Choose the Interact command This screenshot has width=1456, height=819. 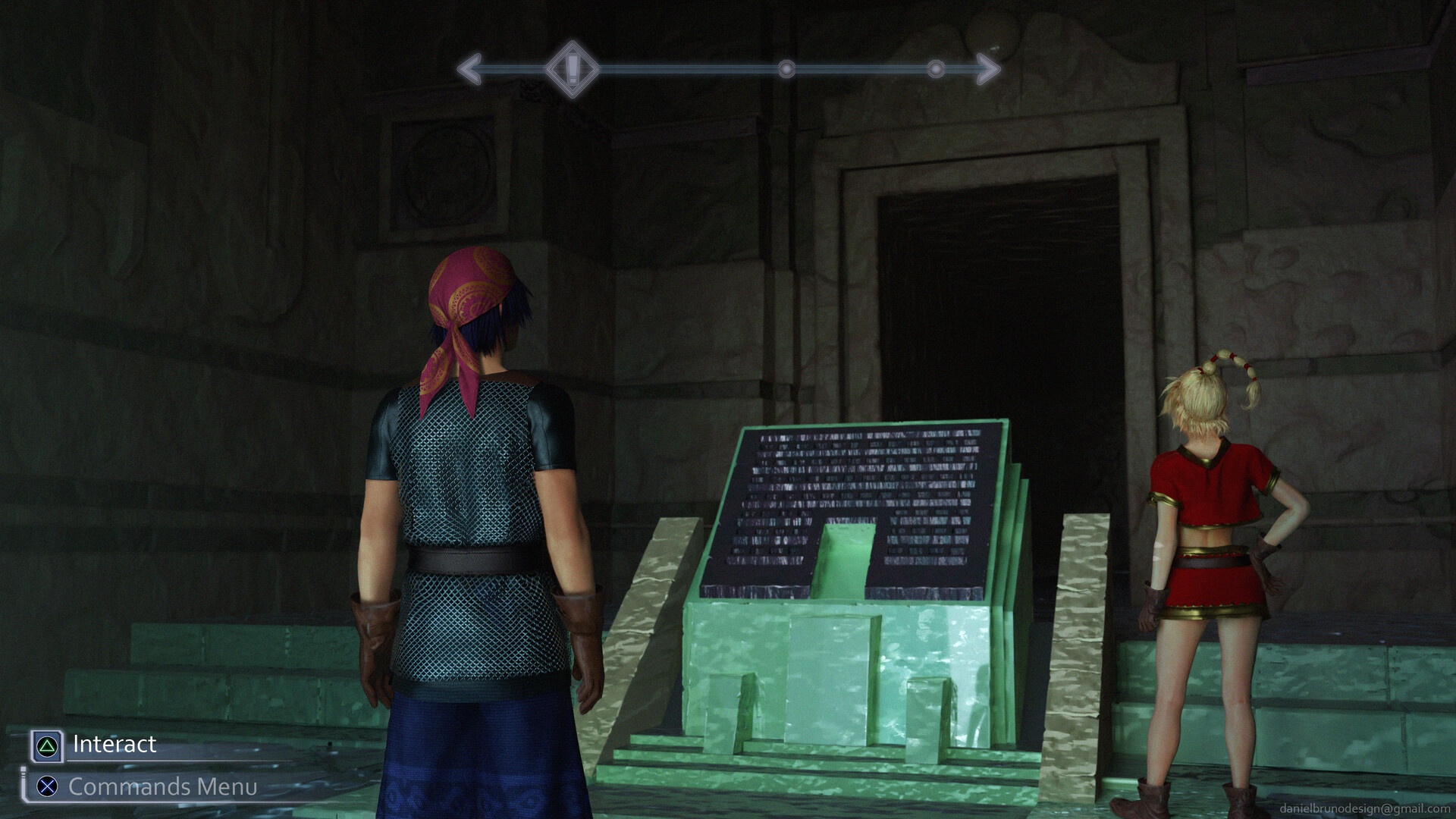coord(114,745)
